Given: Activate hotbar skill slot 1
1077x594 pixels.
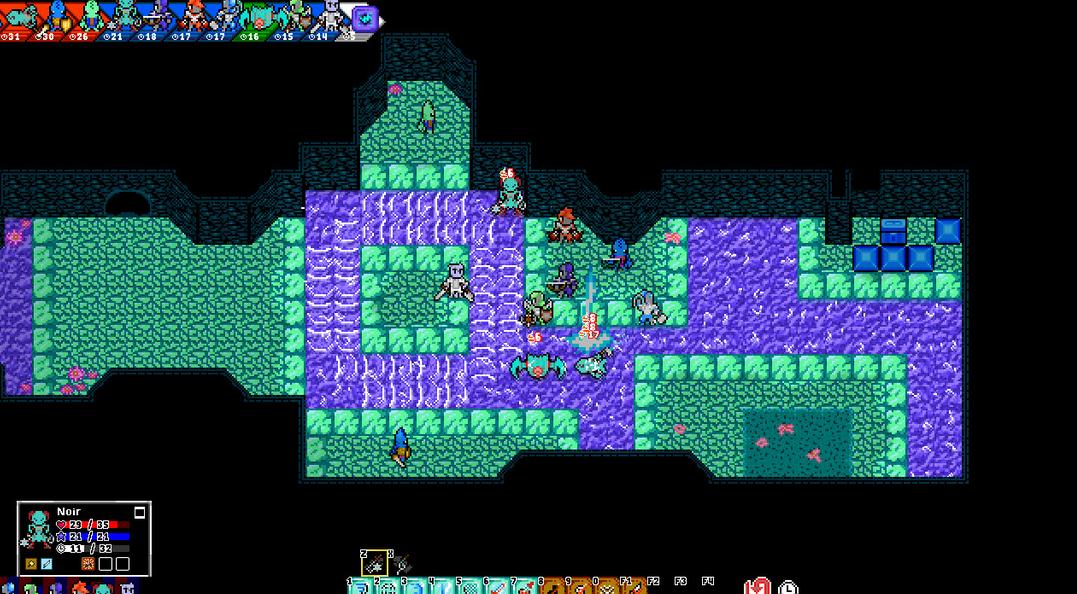Looking at the screenshot, I should 360,587.
